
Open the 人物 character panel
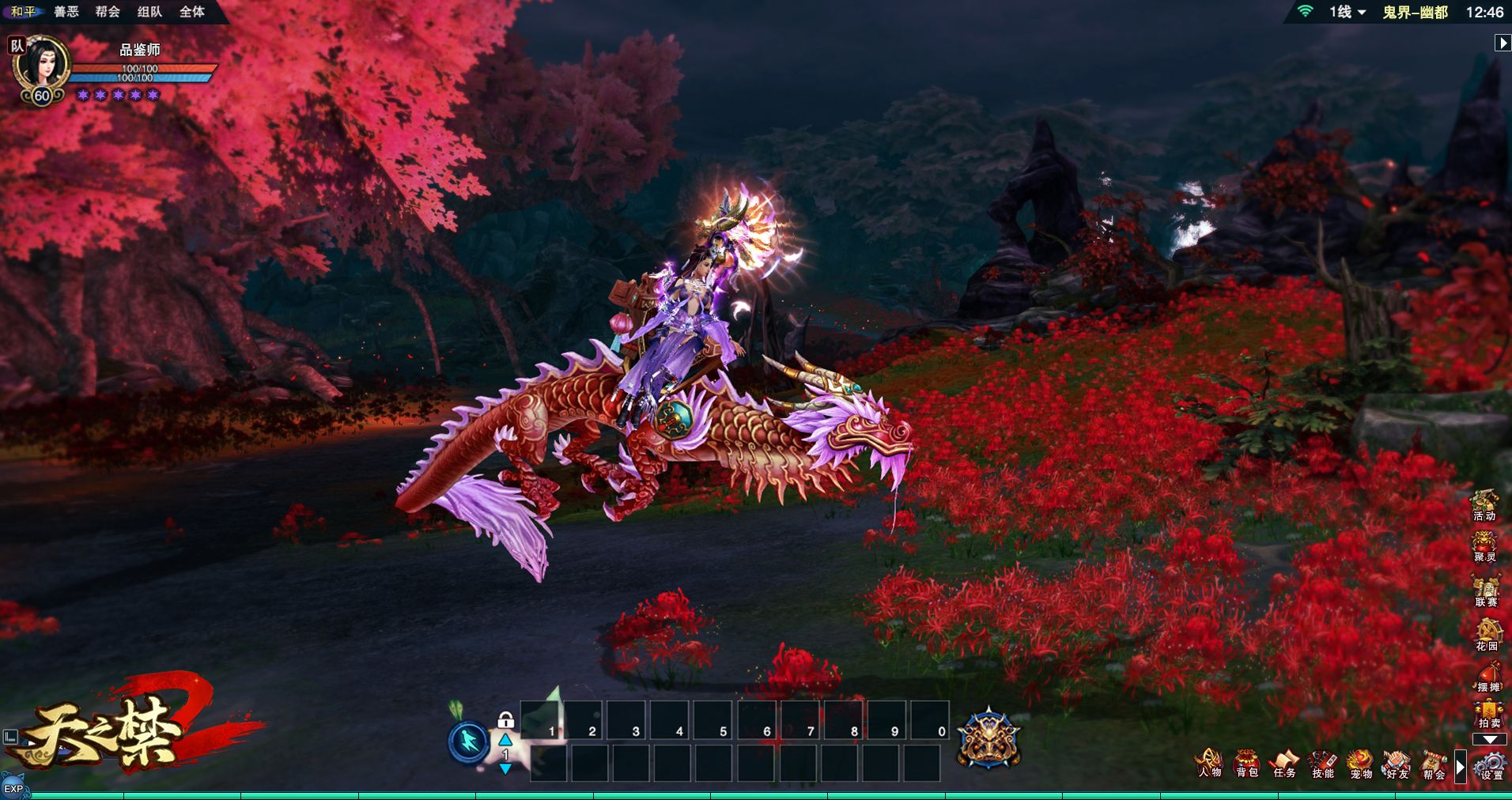coord(1209,764)
